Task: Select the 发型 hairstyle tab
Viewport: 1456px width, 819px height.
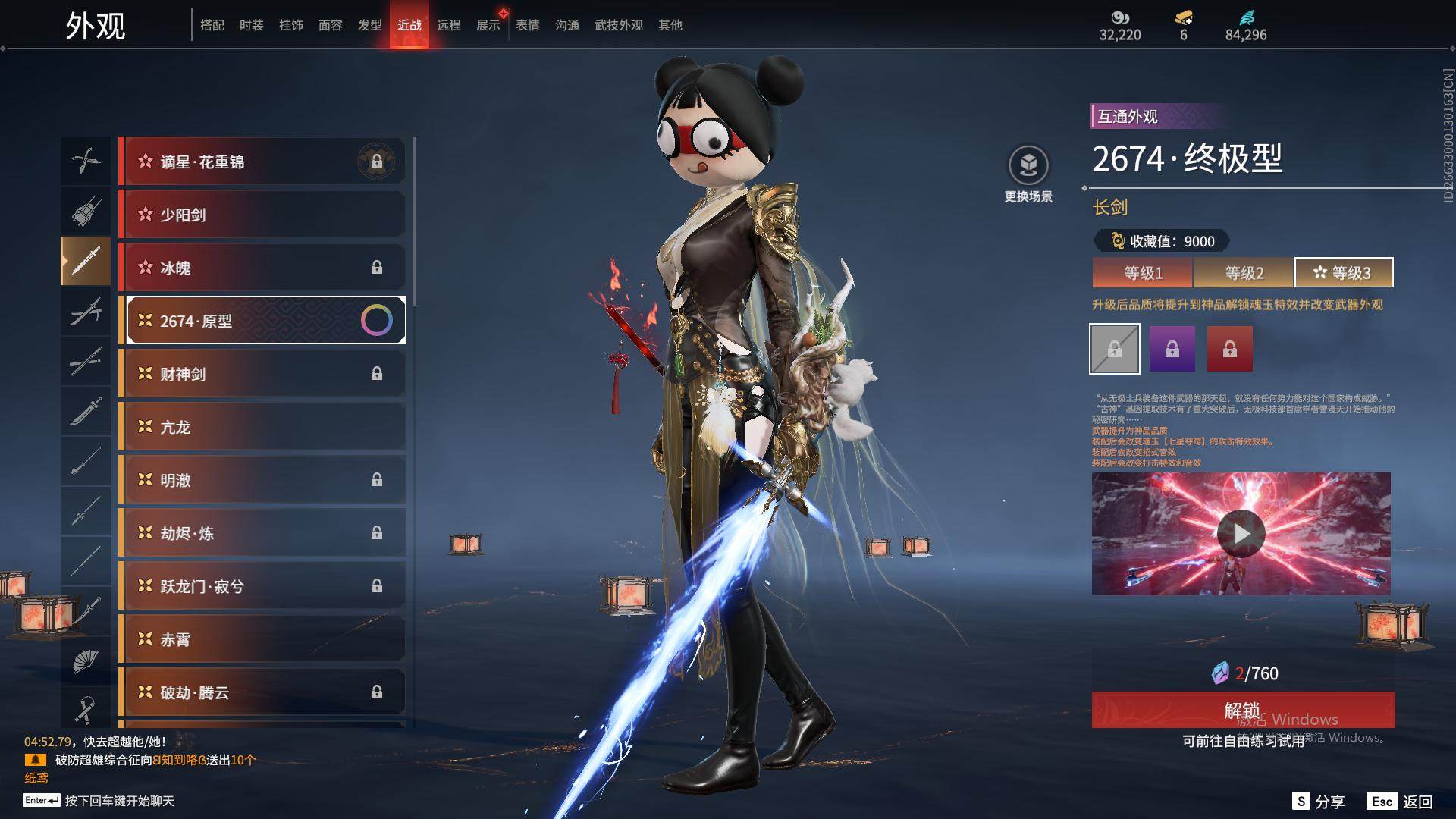Action: pyautogui.click(x=369, y=25)
